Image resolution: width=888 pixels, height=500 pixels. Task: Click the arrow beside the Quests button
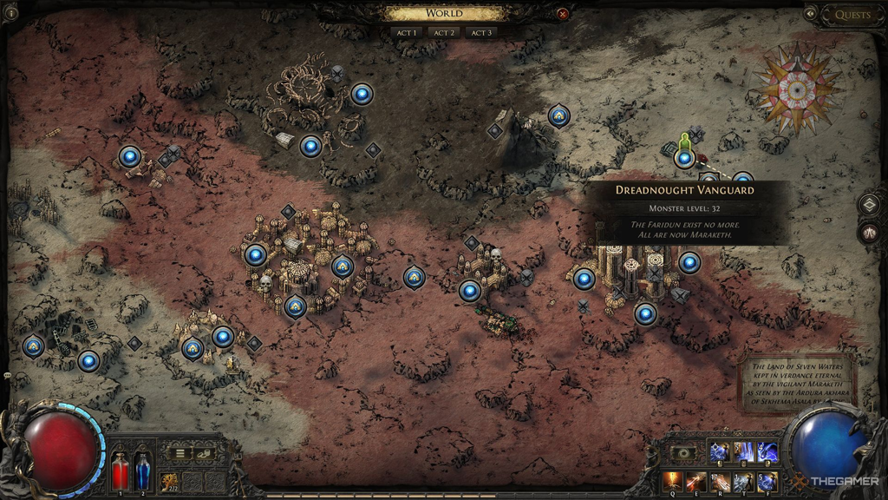click(810, 14)
